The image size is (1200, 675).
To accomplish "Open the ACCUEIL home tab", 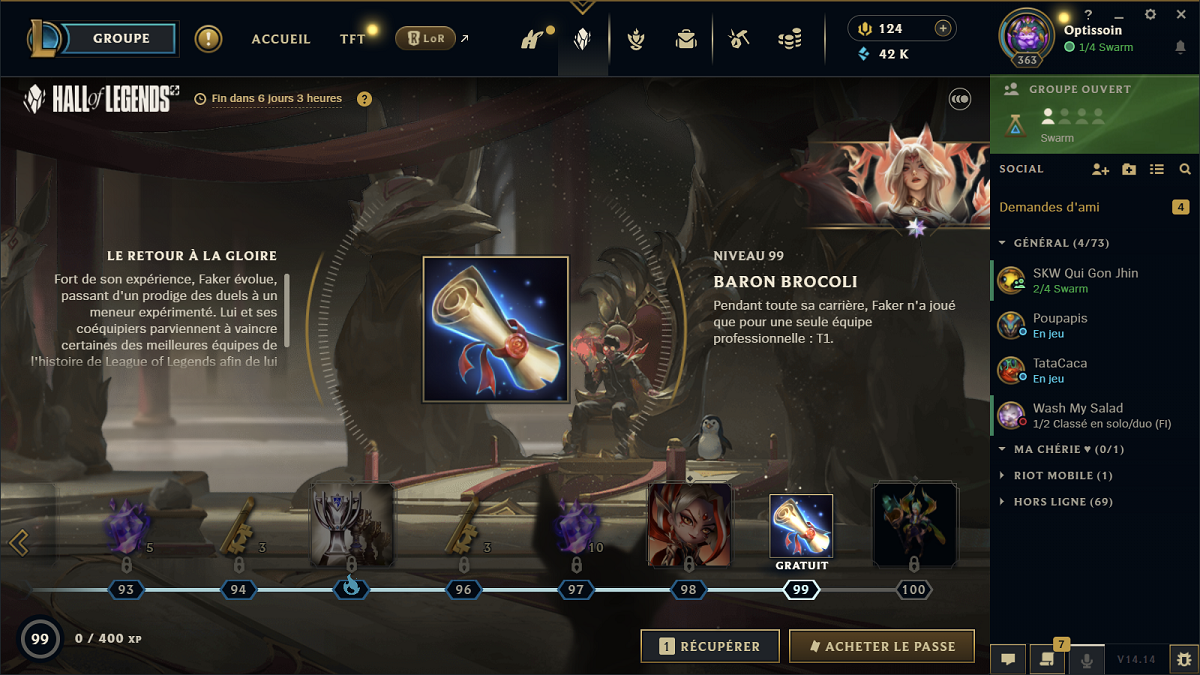I will tap(281, 39).
